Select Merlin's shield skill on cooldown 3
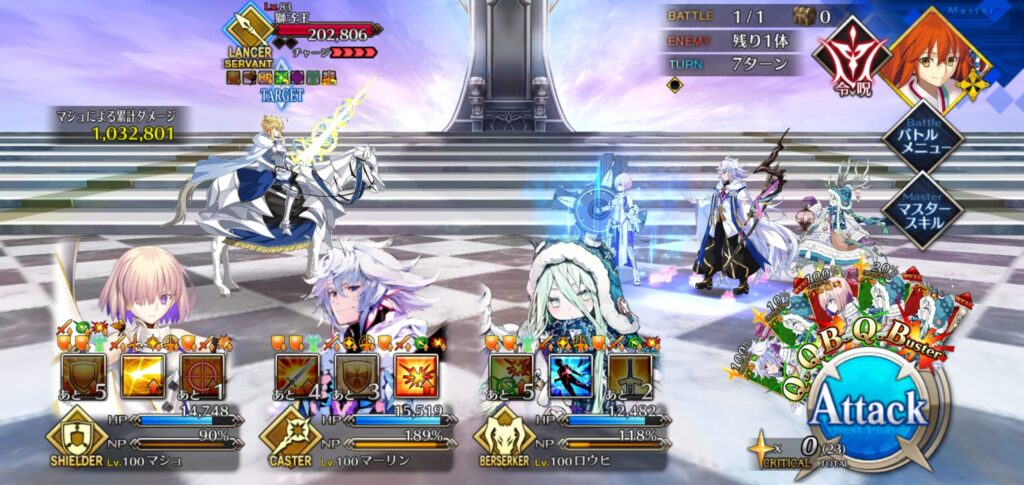The width and height of the screenshot is (1024, 485). [356, 376]
